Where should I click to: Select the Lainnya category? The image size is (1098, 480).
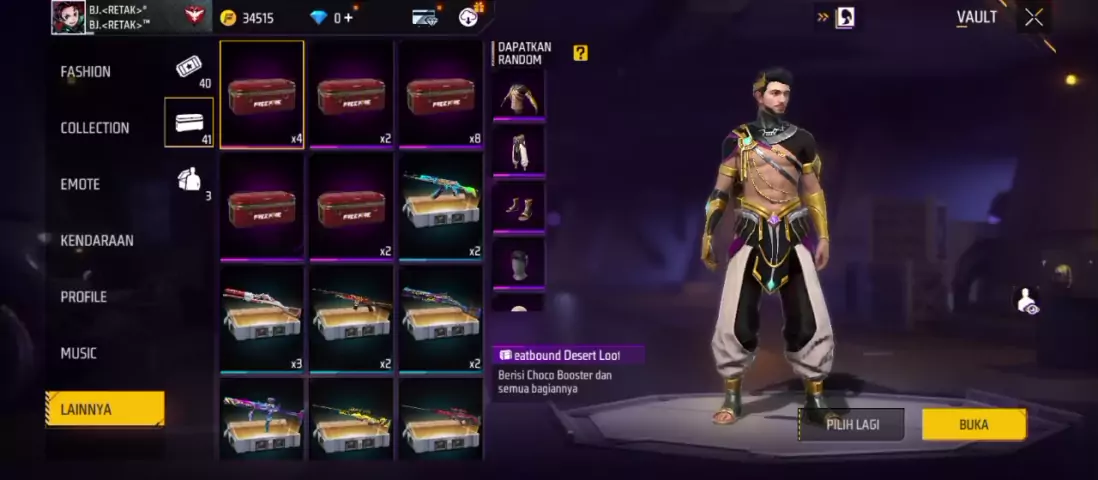pyautogui.click(x=104, y=409)
